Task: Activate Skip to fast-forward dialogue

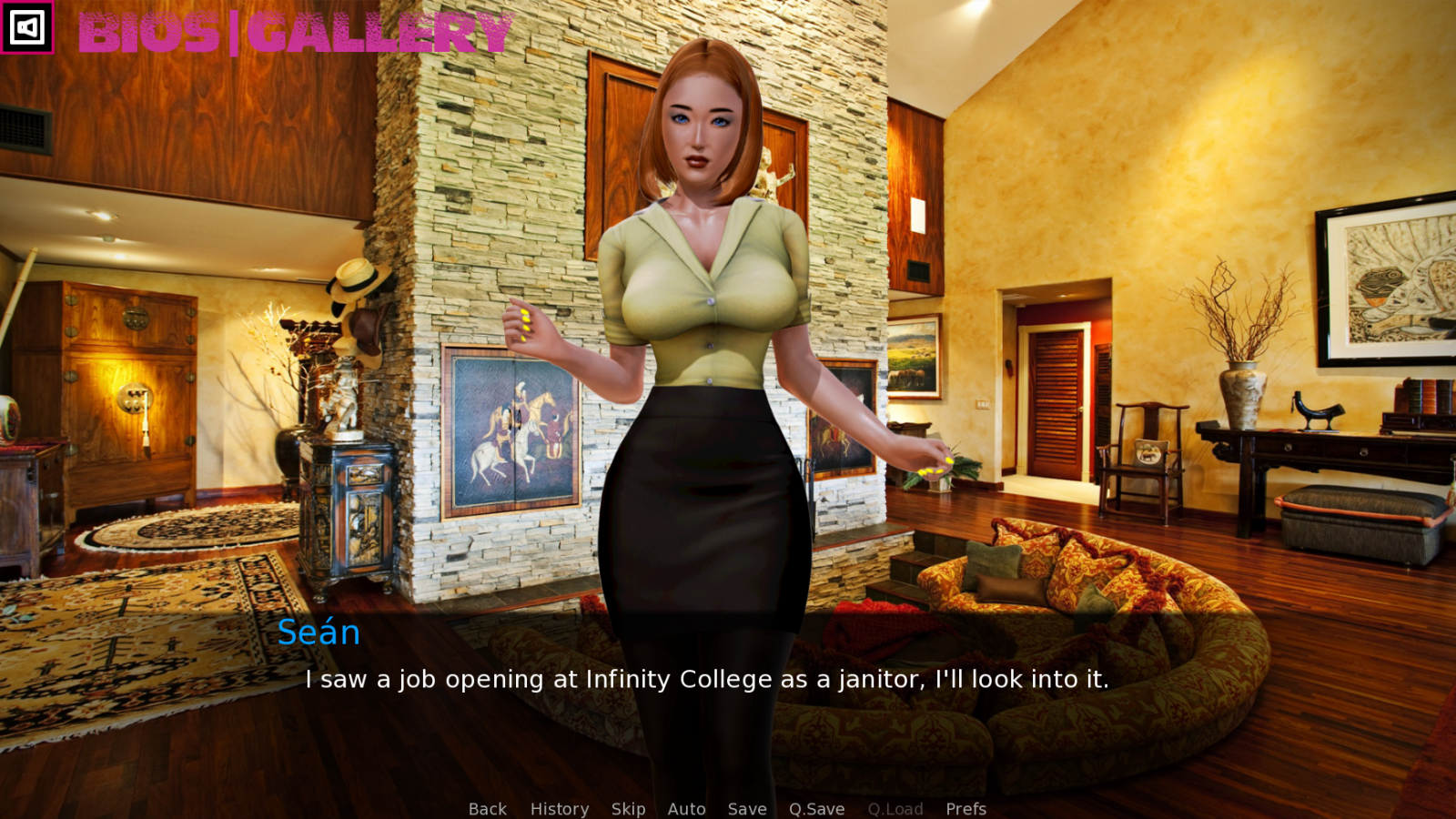Action: 628,808
